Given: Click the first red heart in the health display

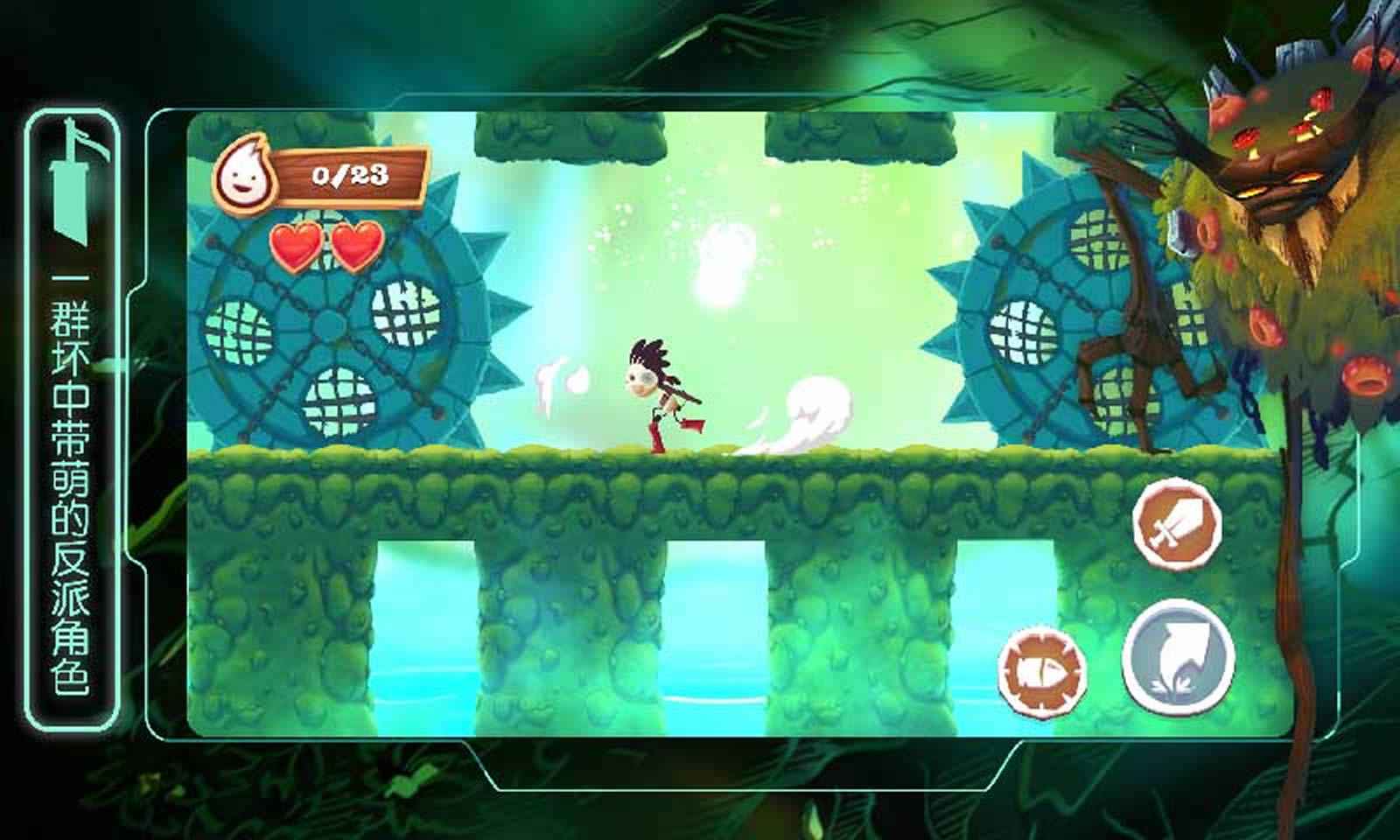Looking at the screenshot, I should (x=293, y=245).
